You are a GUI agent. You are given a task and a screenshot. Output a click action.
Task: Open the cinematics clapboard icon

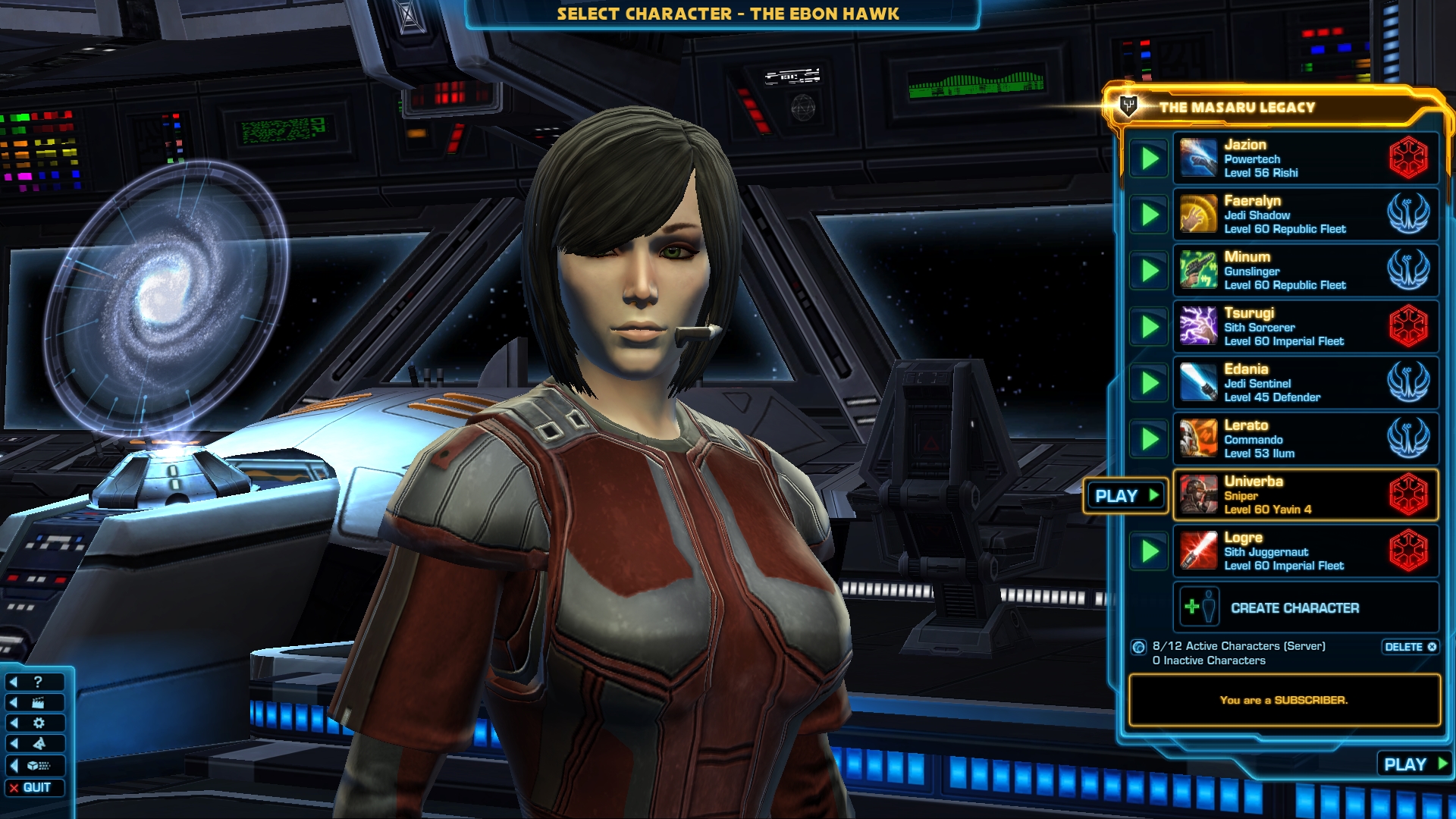click(38, 702)
